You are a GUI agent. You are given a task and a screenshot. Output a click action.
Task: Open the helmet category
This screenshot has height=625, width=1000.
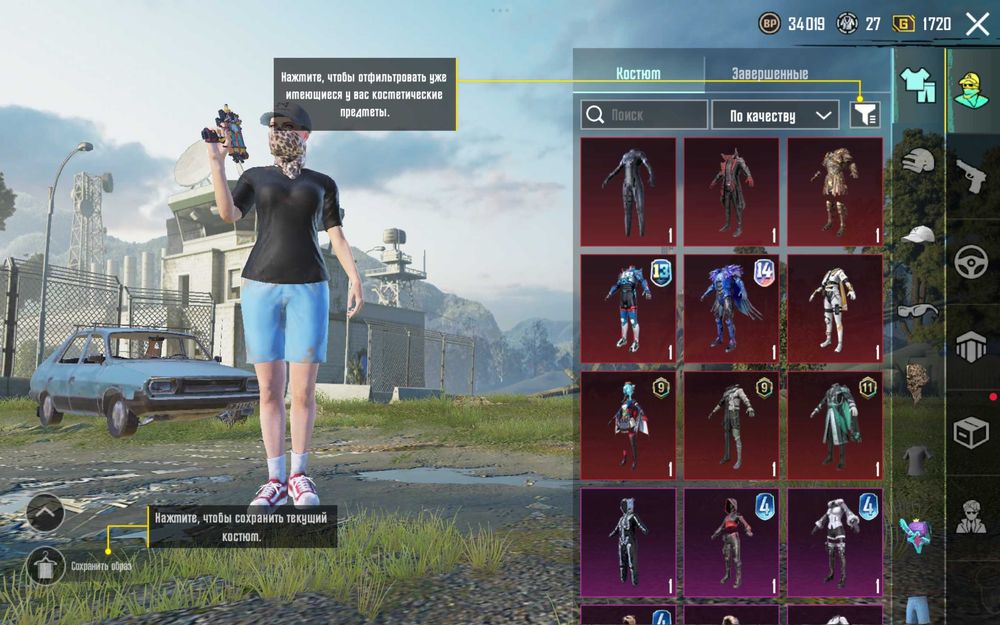coord(917,161)
